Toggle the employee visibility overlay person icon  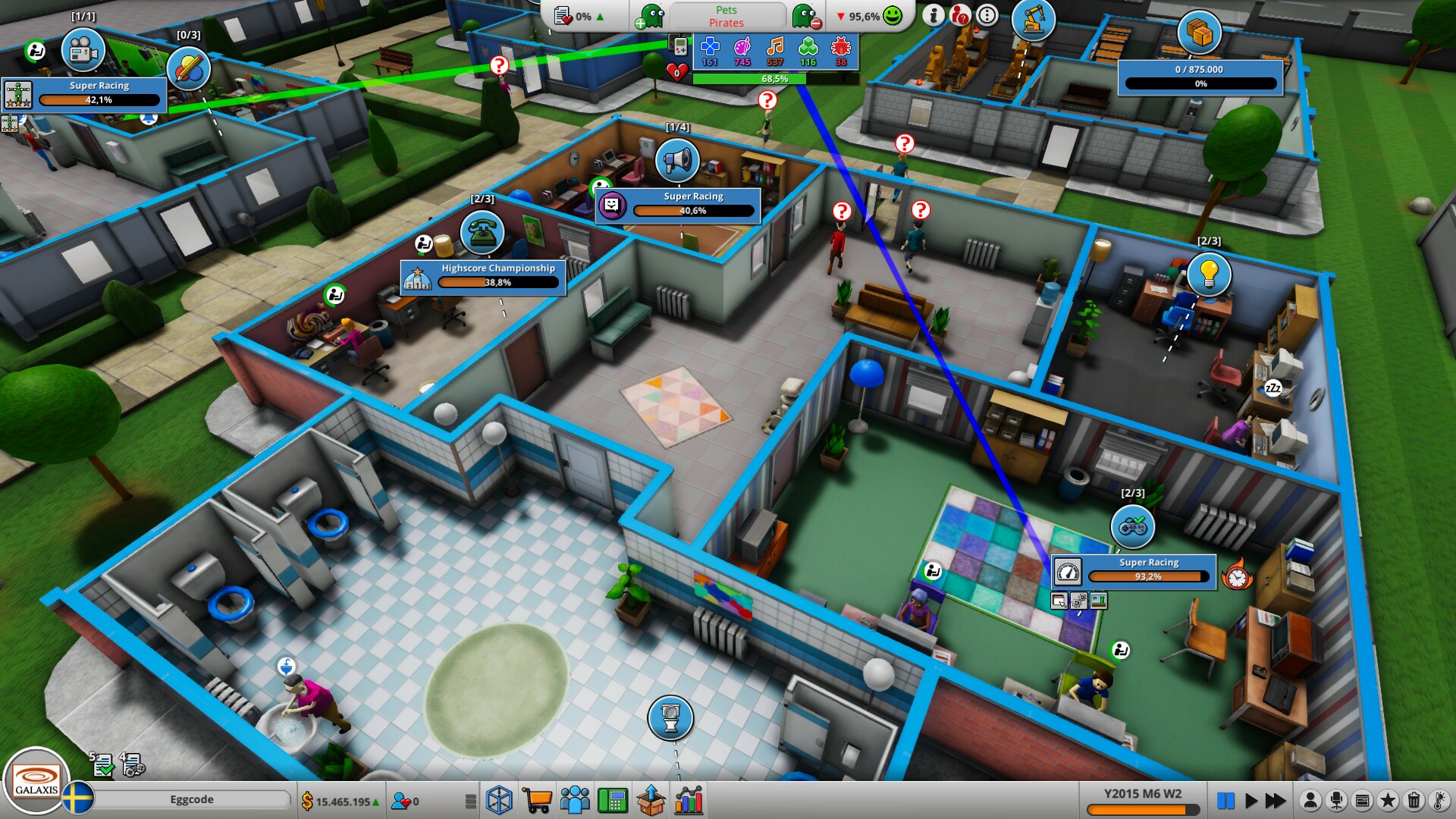(1310, 799)
